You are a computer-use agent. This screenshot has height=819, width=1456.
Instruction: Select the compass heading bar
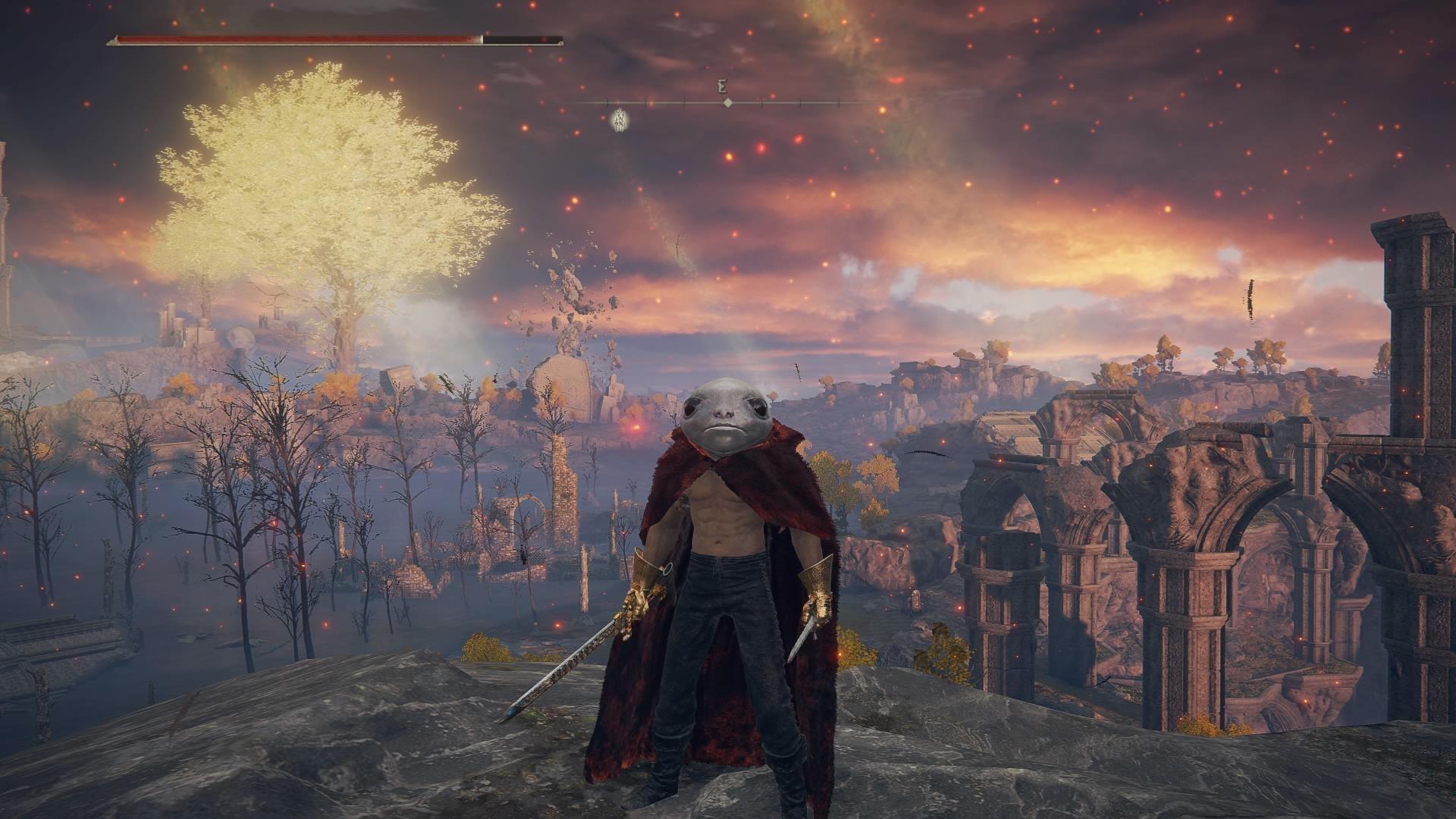pyautogui.click(x=726, y=102)
